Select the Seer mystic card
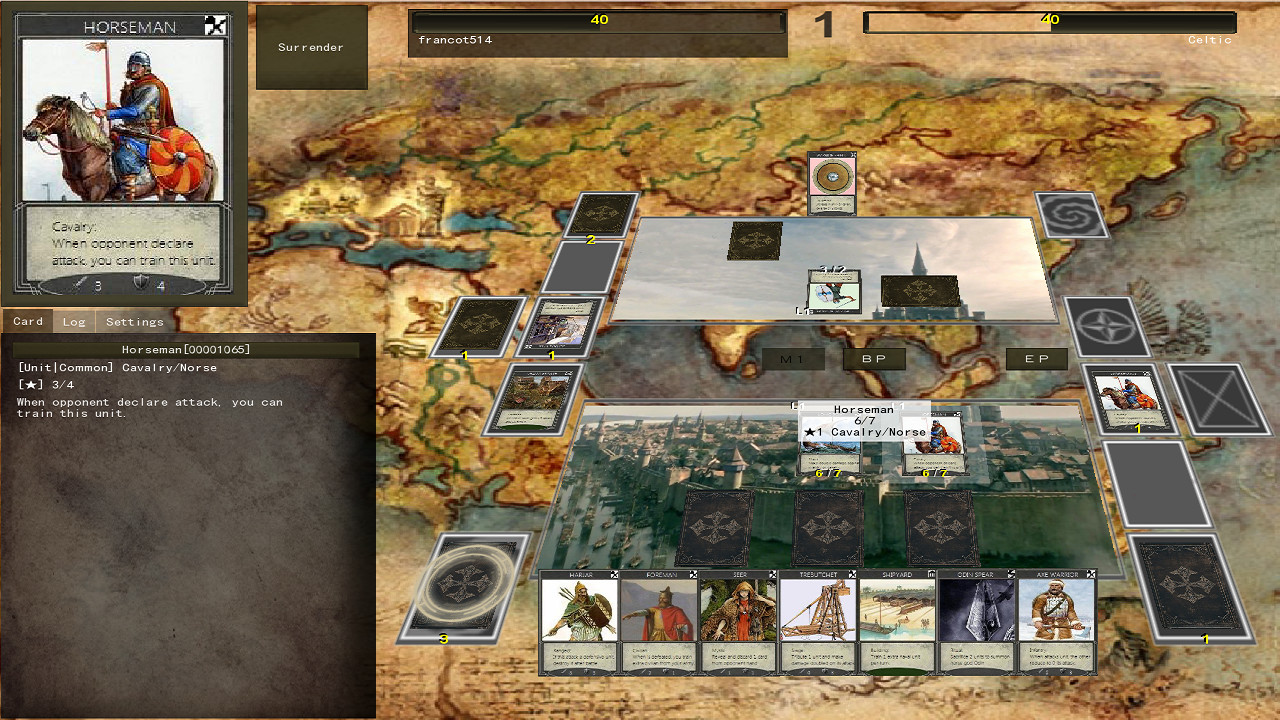The height and width of the screenshot is (720, 1280). pos(738,620)
